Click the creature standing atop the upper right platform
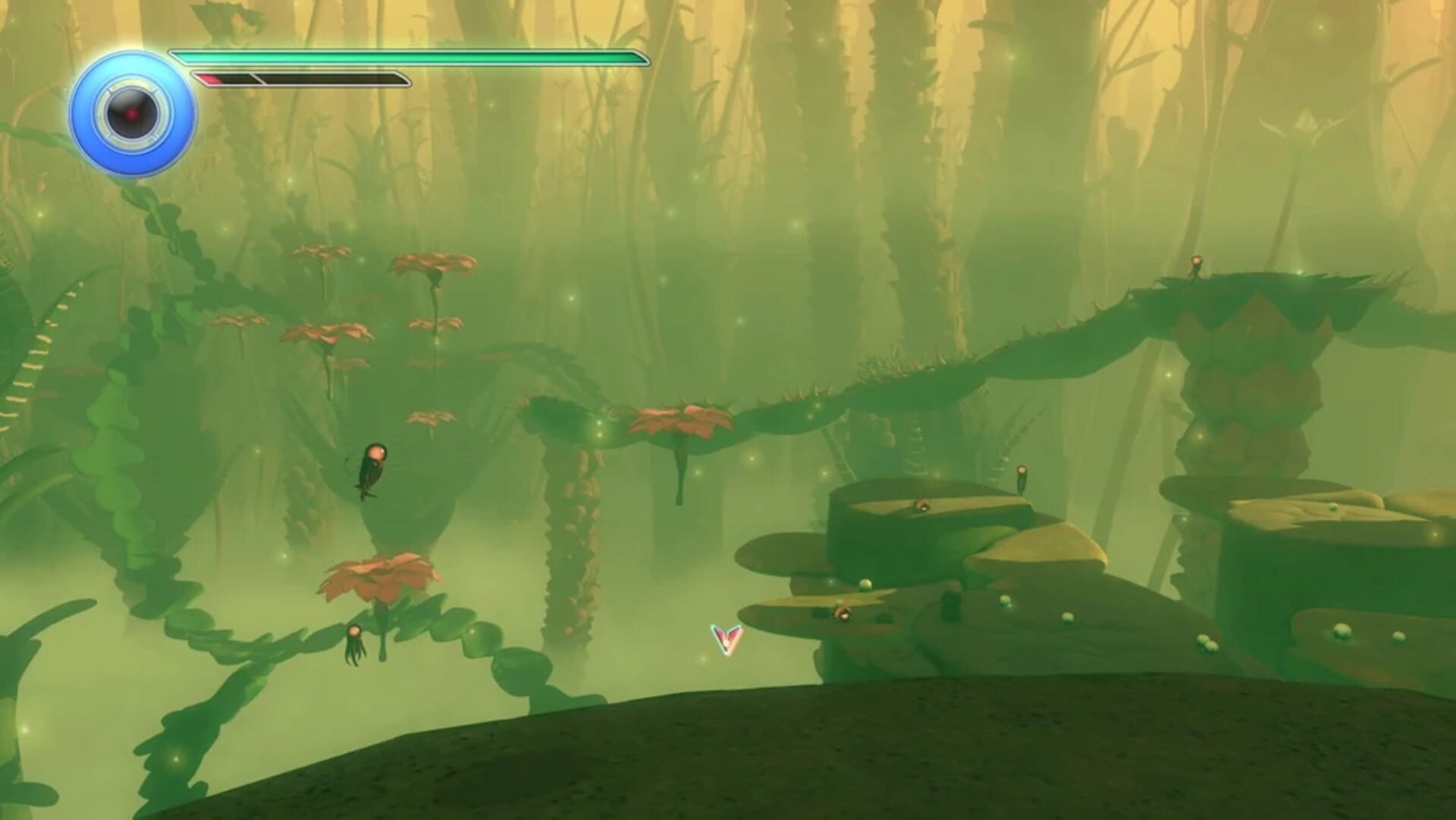Image resolution: width=1456 pixels, height=820 pixels. 1195,266
